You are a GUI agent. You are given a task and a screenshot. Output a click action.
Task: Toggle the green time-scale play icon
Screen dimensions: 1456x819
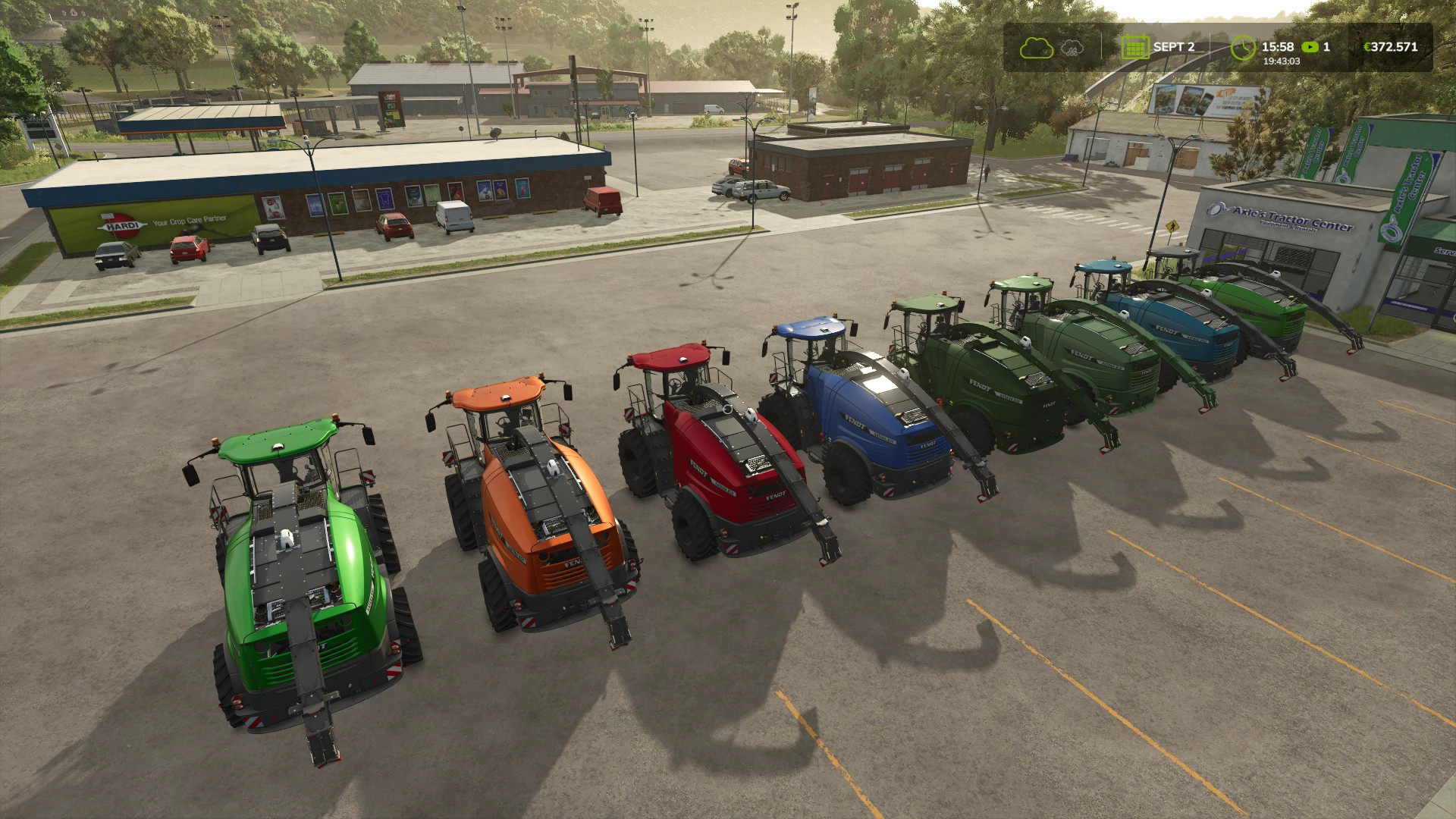(1310, 47)
